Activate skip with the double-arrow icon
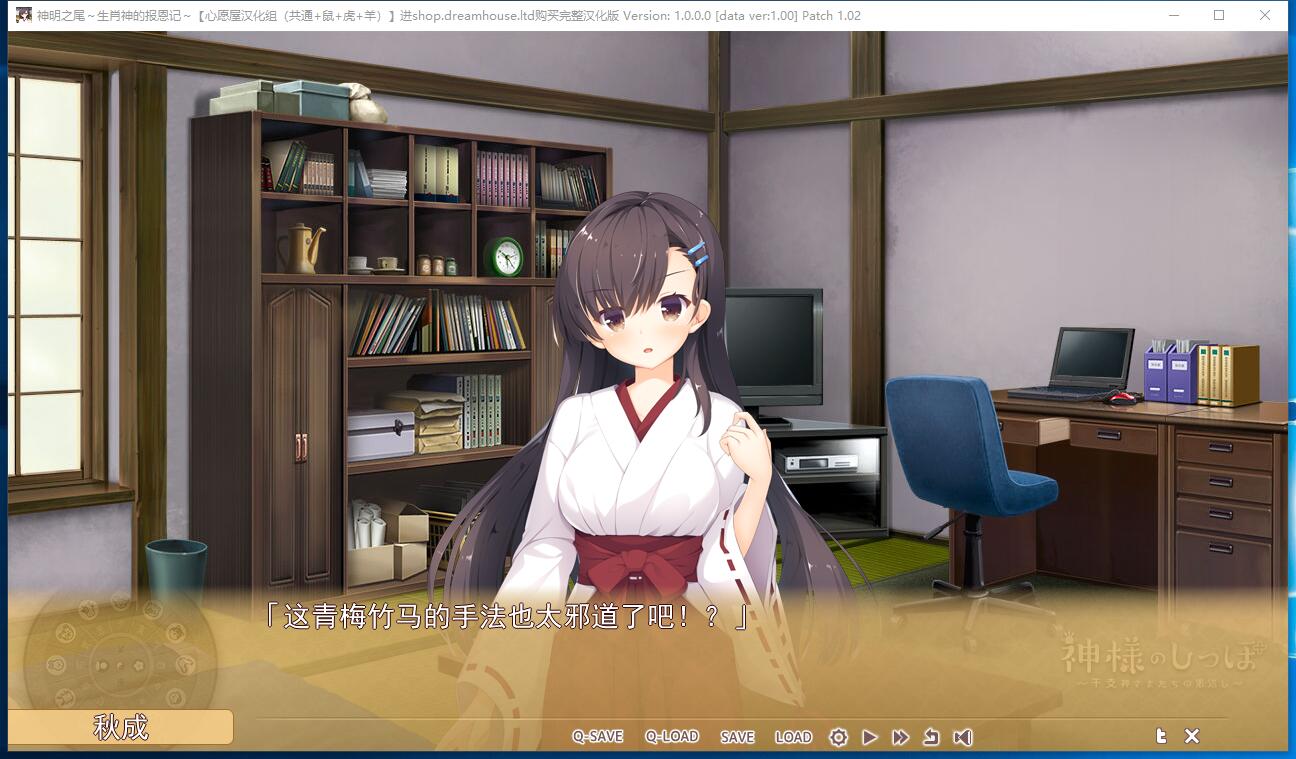Viewport: 1296px width, 759px height. 900,737
